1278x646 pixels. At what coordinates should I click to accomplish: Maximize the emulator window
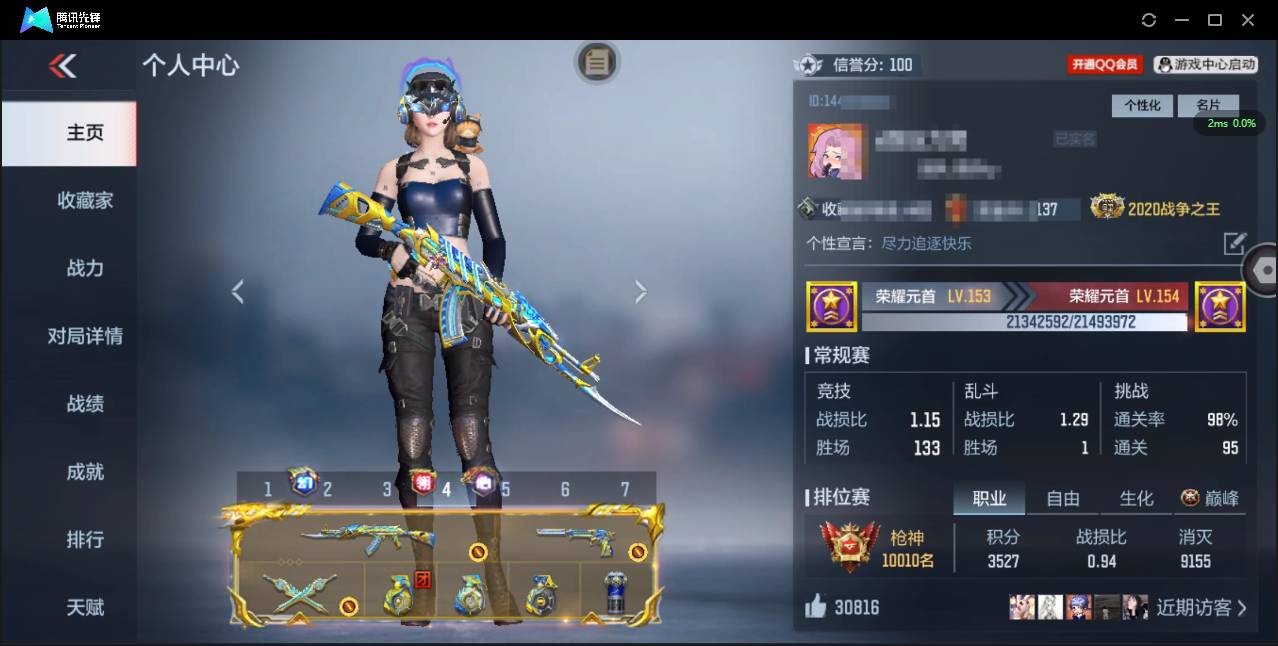coord(1215,20)
